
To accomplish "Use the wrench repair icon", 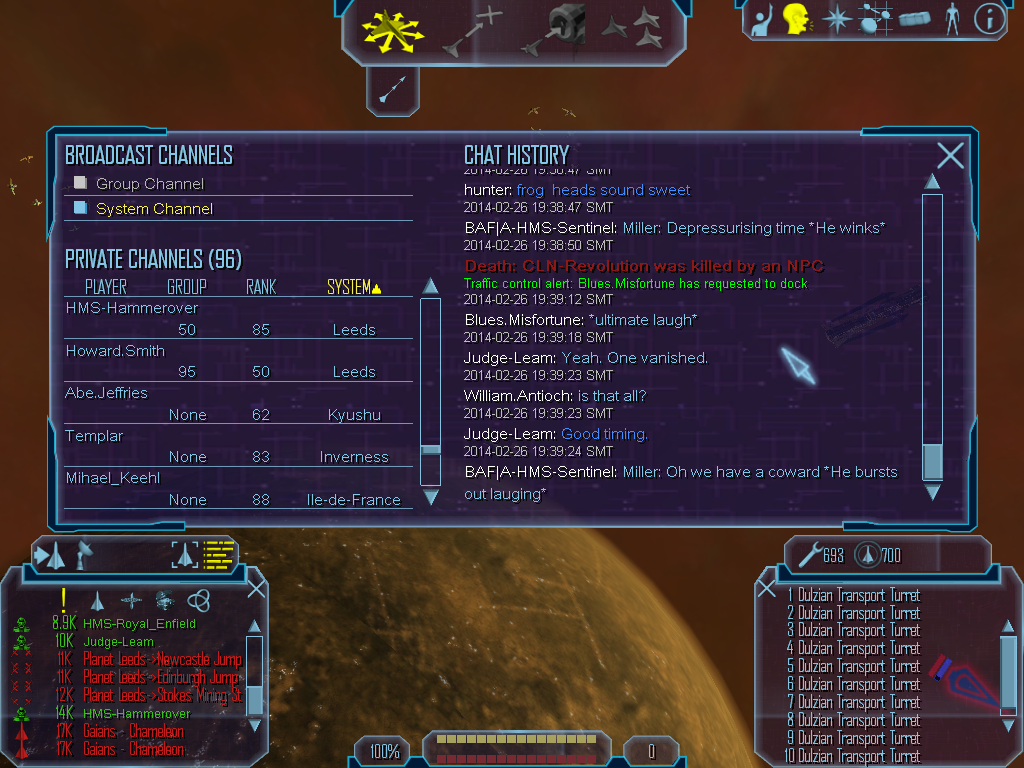I will (x=807, y=554).
